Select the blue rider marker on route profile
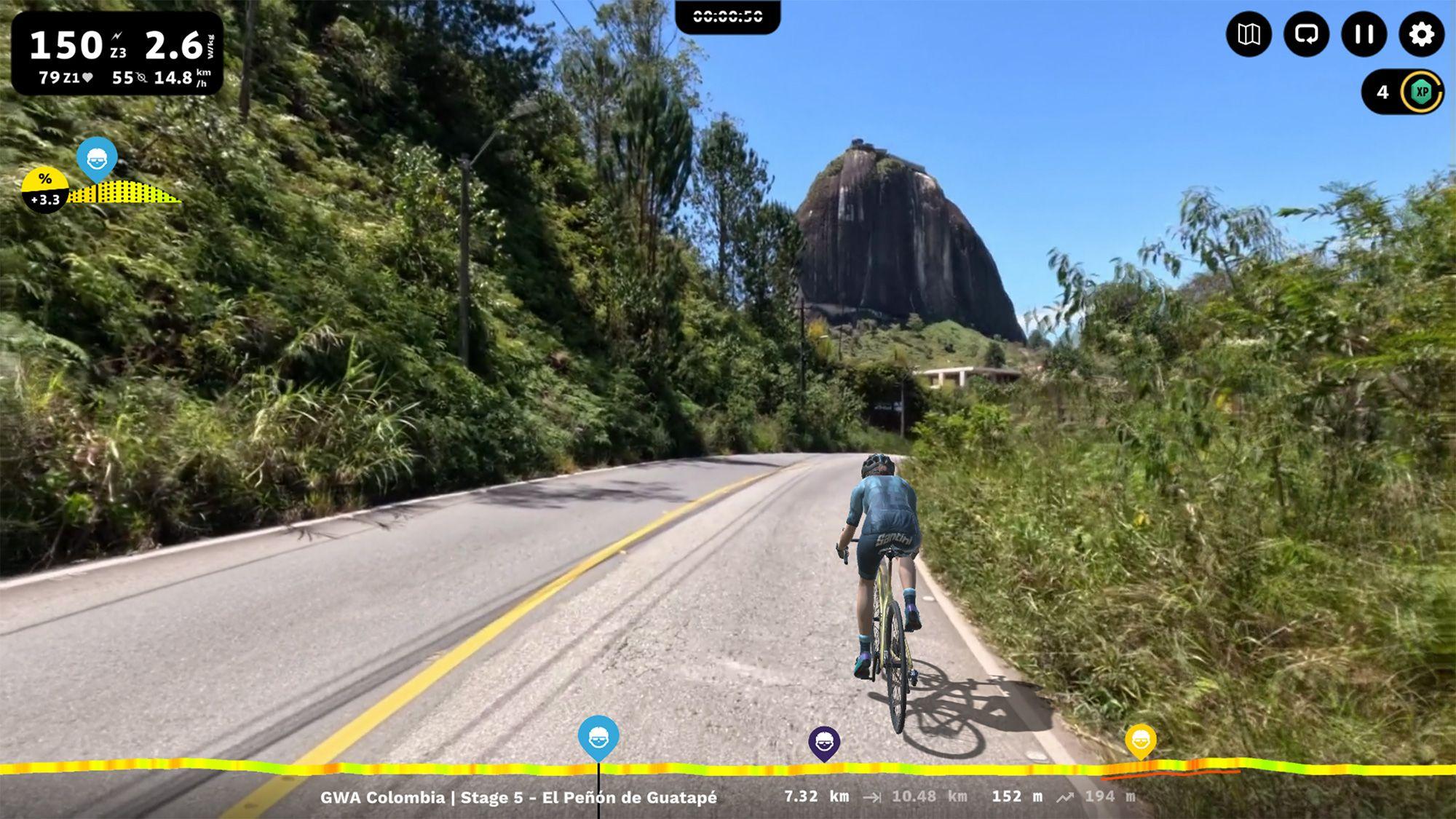The height and width of the screenshot is (819, 1456). pyautogui.click(x=598, y=737)
